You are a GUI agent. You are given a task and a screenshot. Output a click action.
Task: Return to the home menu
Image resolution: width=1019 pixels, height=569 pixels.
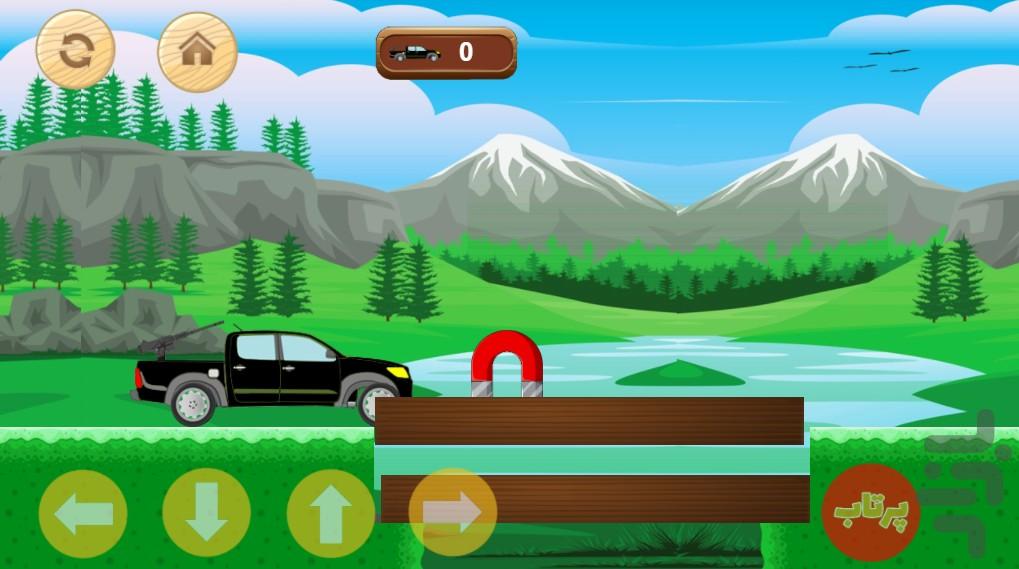coord(197,50)
